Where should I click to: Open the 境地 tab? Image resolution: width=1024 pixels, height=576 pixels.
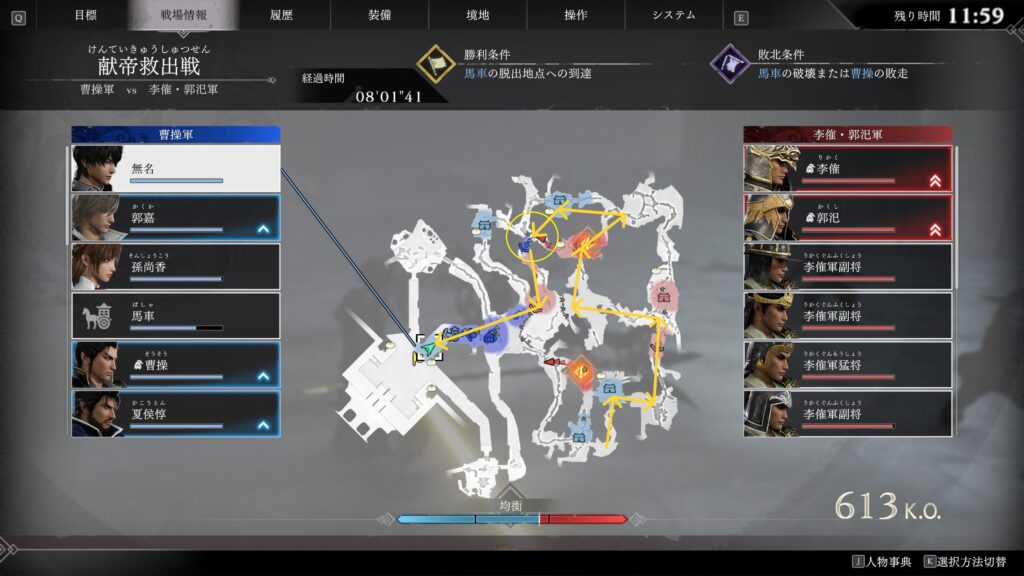click(x=477, y=15)
